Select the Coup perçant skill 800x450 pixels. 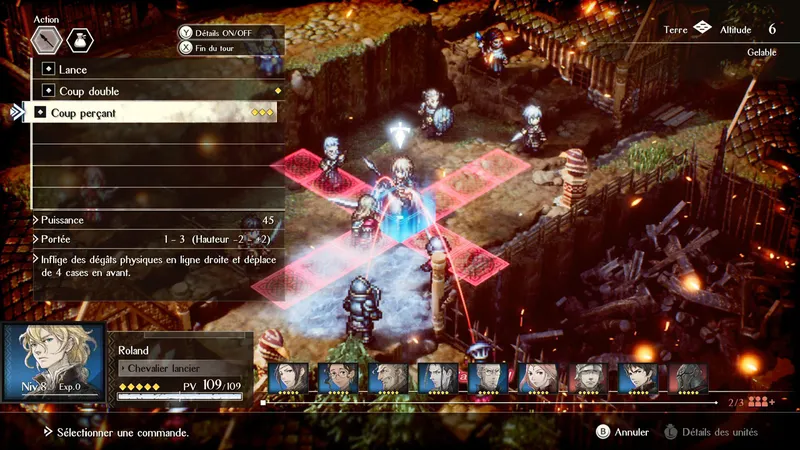pos(150,113)
